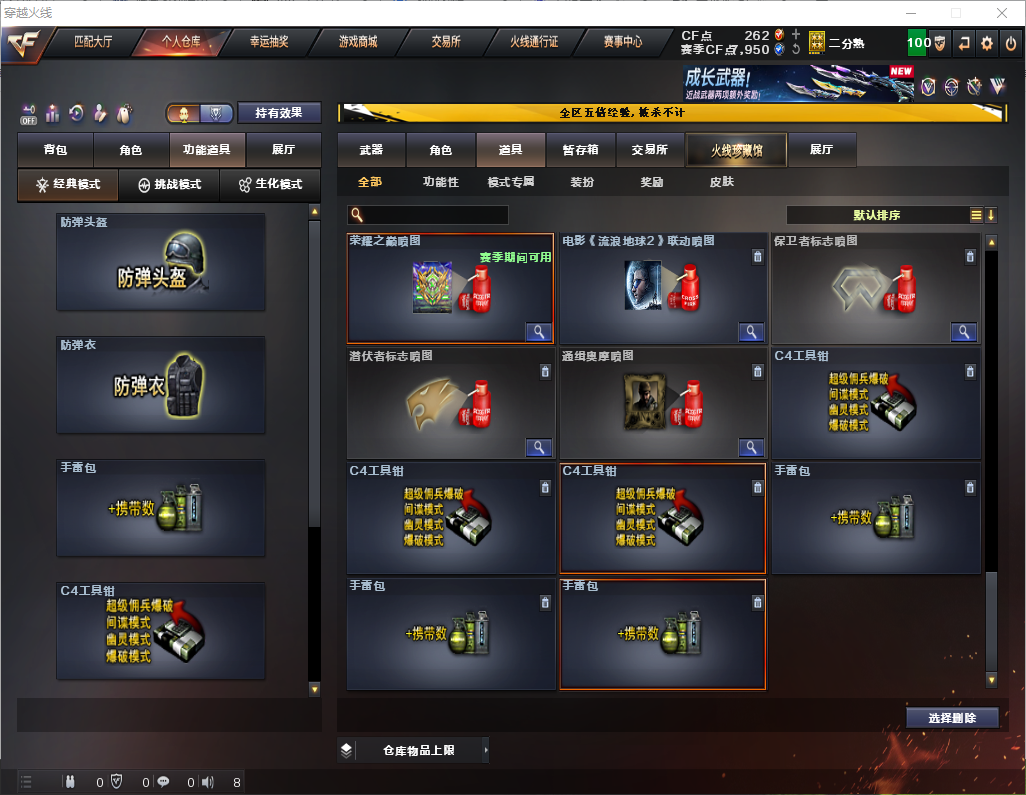Image resolution: width=1026 pixels, height=795 pixels.
Task: Open 火线通行证 battle pass
Action: click(x=534, y=42)
